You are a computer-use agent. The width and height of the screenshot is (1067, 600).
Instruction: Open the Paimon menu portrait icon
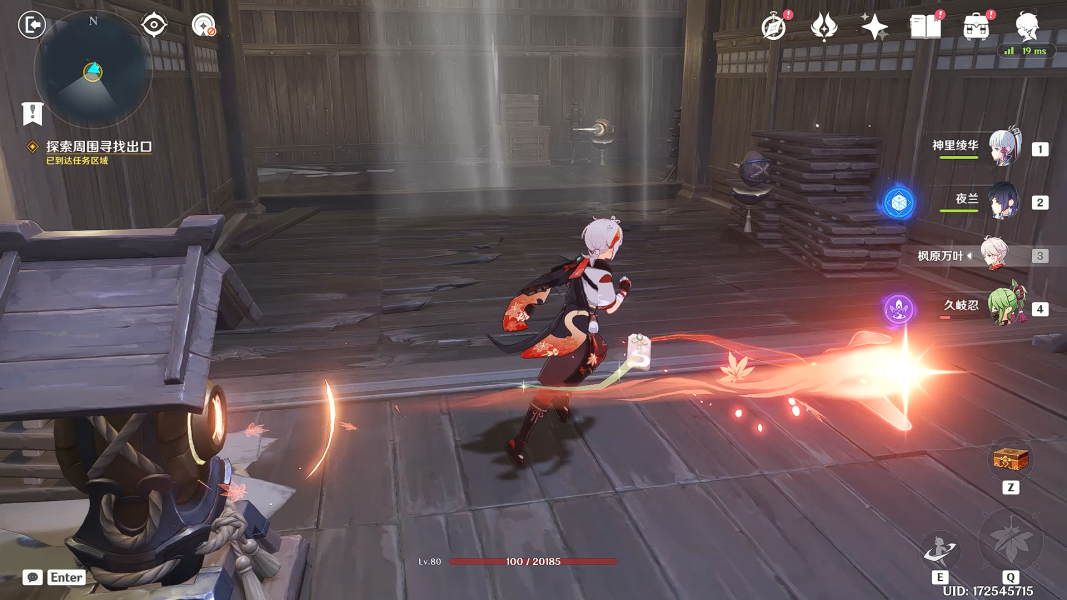1027,26
